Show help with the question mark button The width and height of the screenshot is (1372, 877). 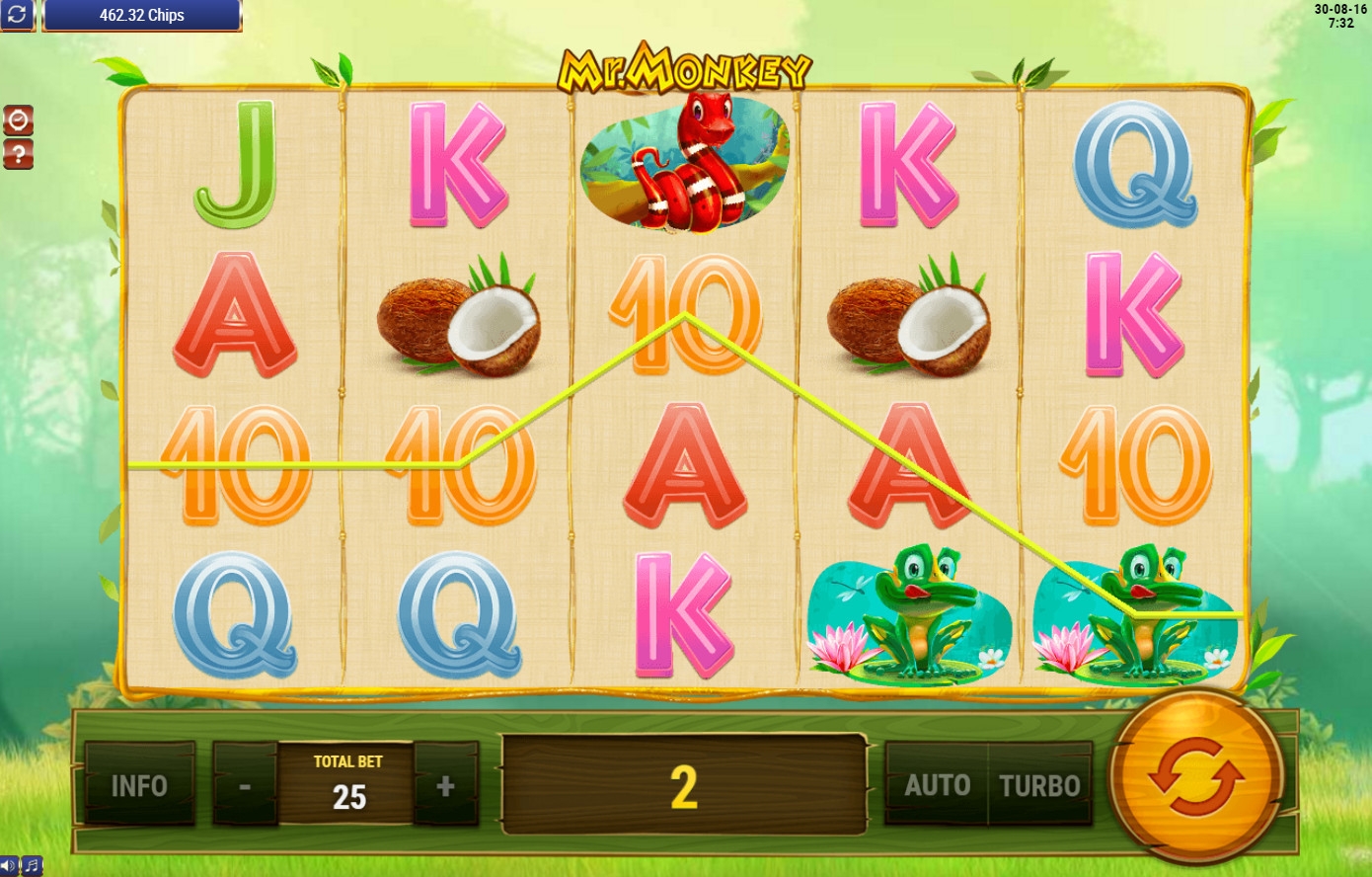pos(18,154)
